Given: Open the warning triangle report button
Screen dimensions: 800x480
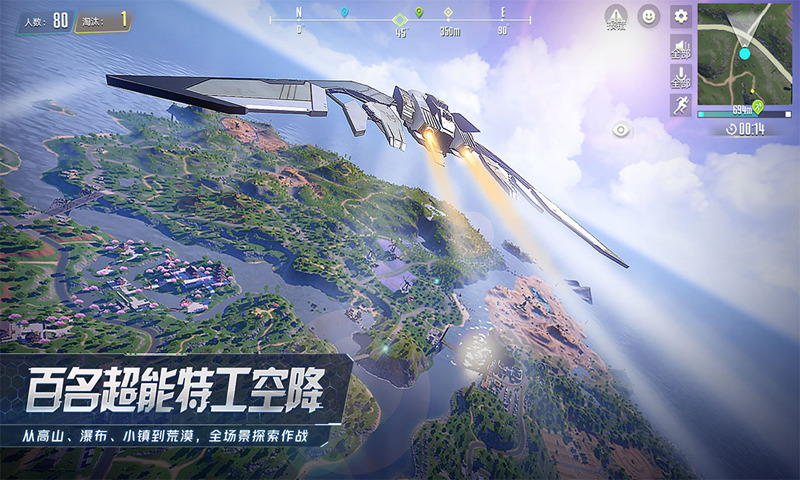Looking at the screenshot, I should tap(617, 17).
